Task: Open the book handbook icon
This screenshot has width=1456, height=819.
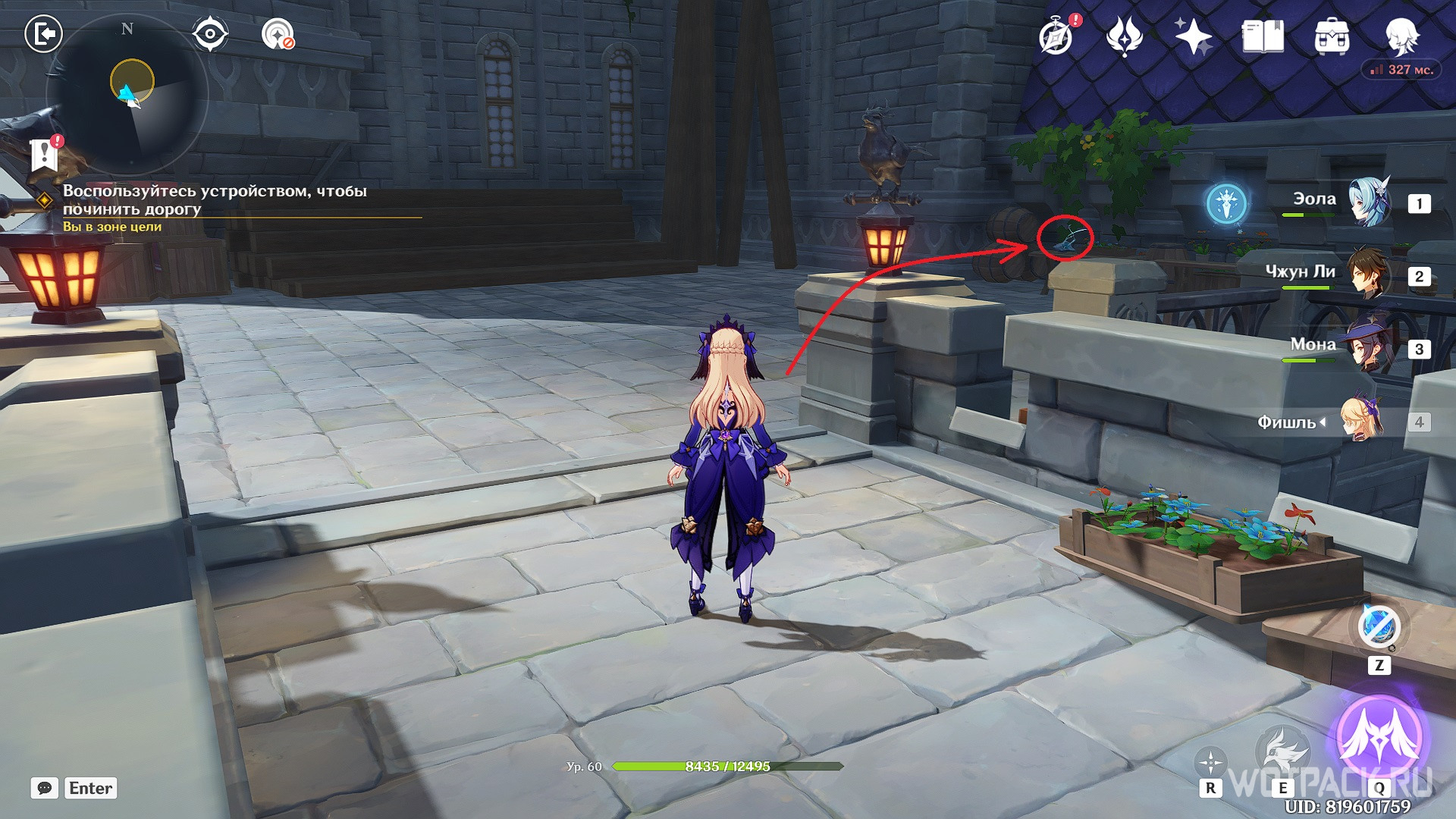Action: pyautogui.click(x=1262, y=36)
